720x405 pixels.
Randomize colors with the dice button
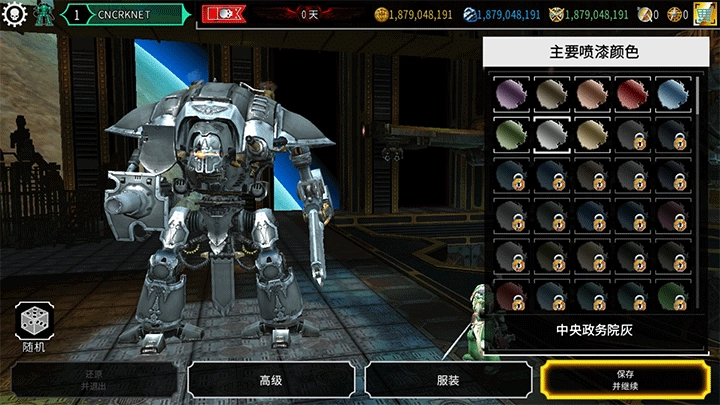point(33,322)
